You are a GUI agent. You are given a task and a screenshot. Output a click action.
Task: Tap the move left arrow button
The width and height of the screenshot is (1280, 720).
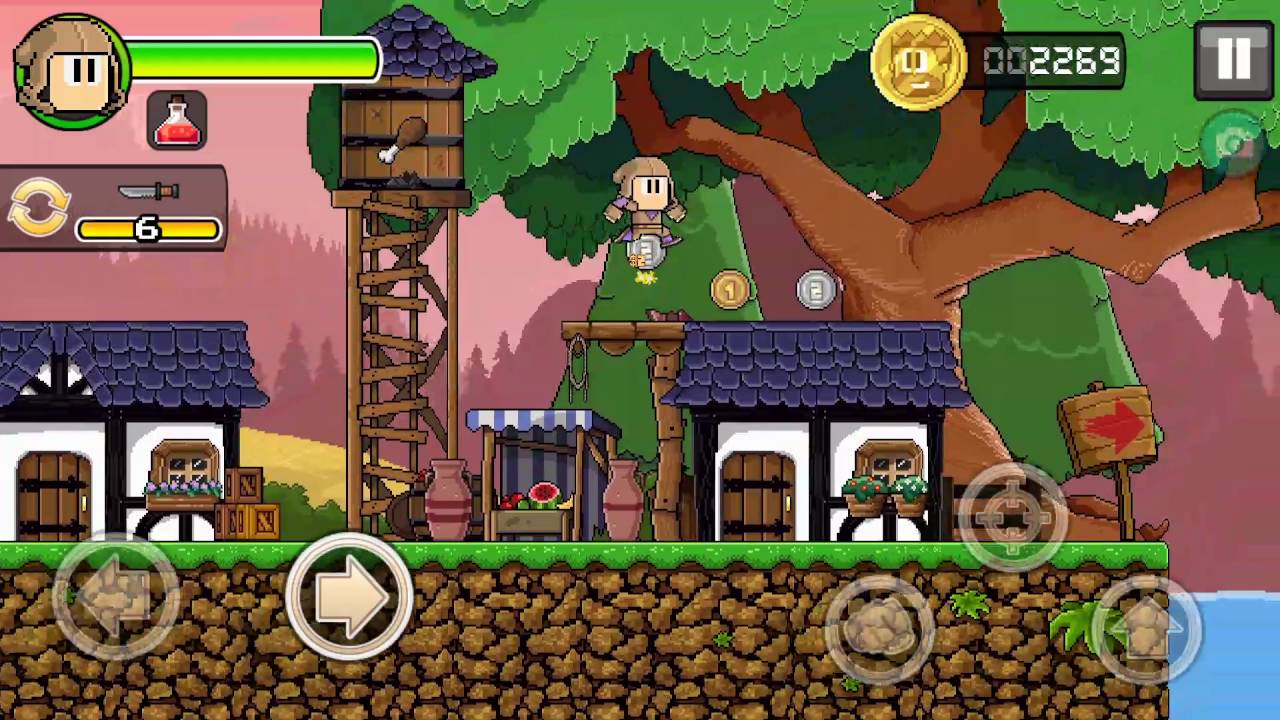pyautogui.click(x=116, y=598)
